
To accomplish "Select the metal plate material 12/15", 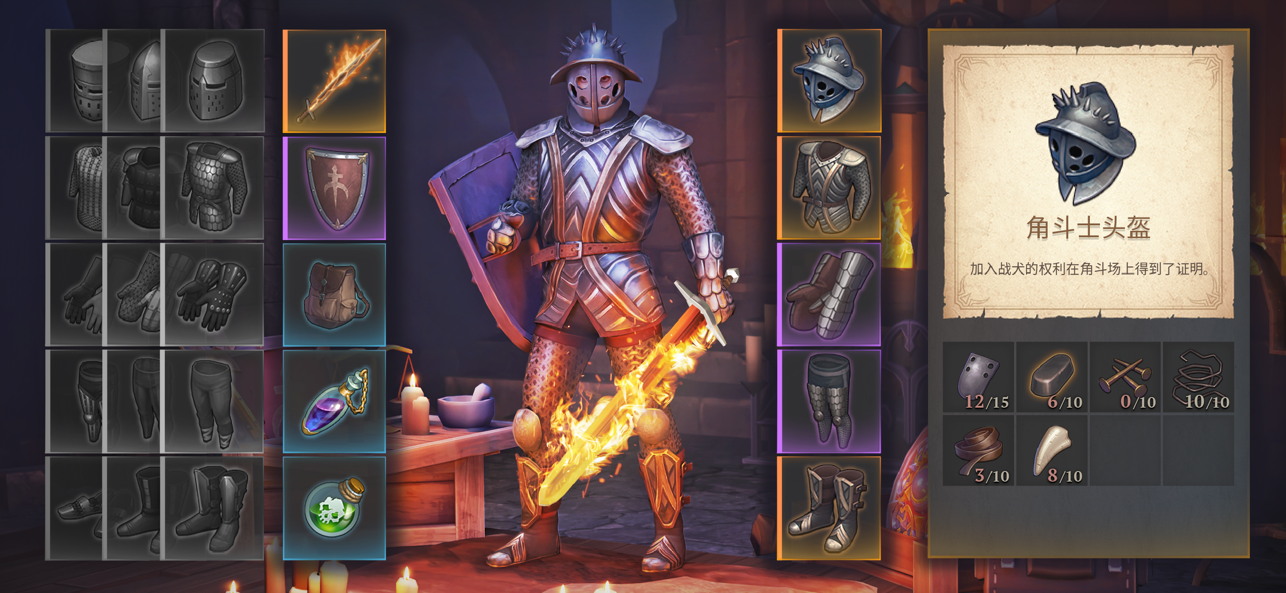I will (x=979, y=378).
